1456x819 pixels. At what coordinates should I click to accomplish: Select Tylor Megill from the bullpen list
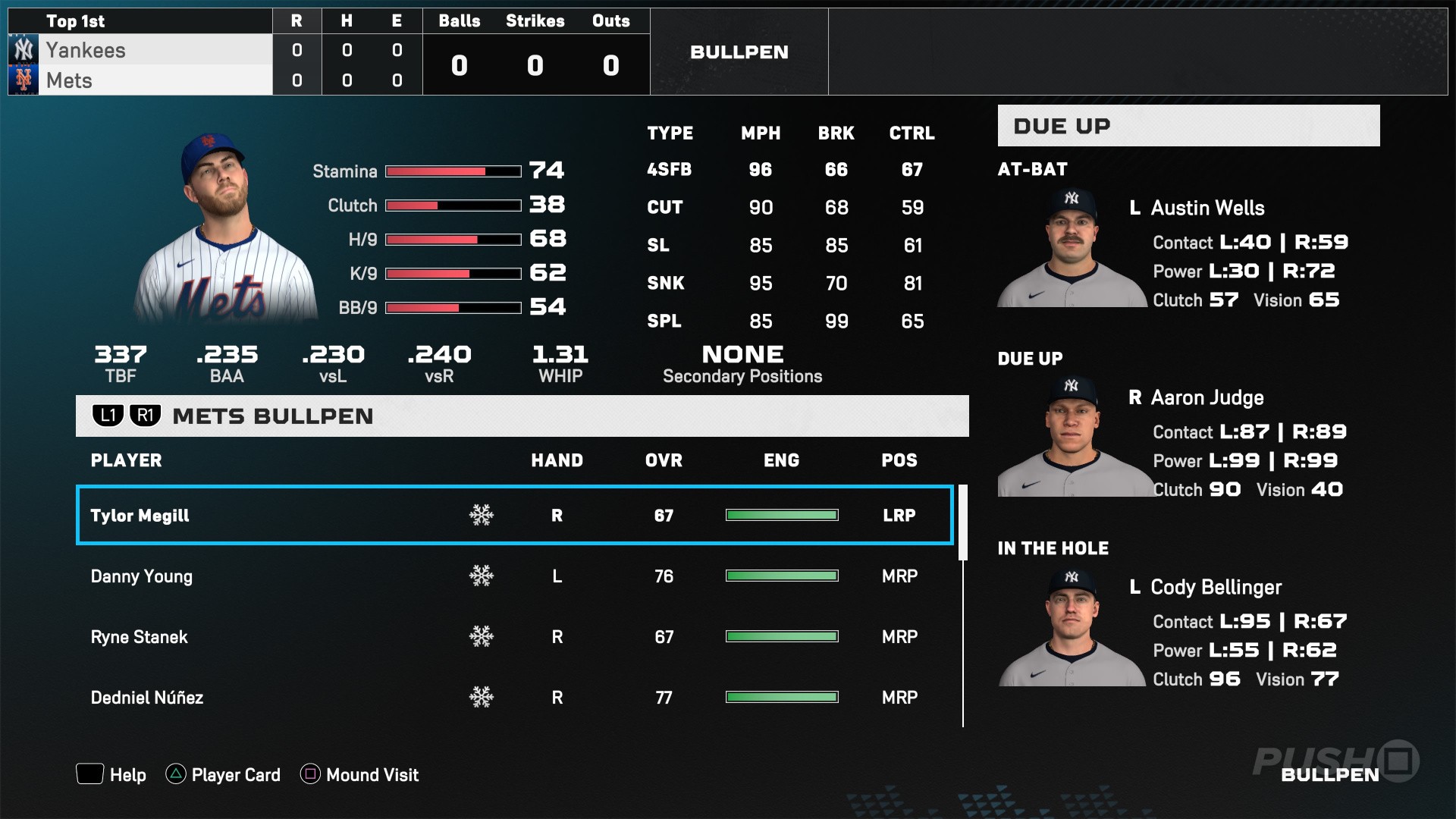pos(303,515)
